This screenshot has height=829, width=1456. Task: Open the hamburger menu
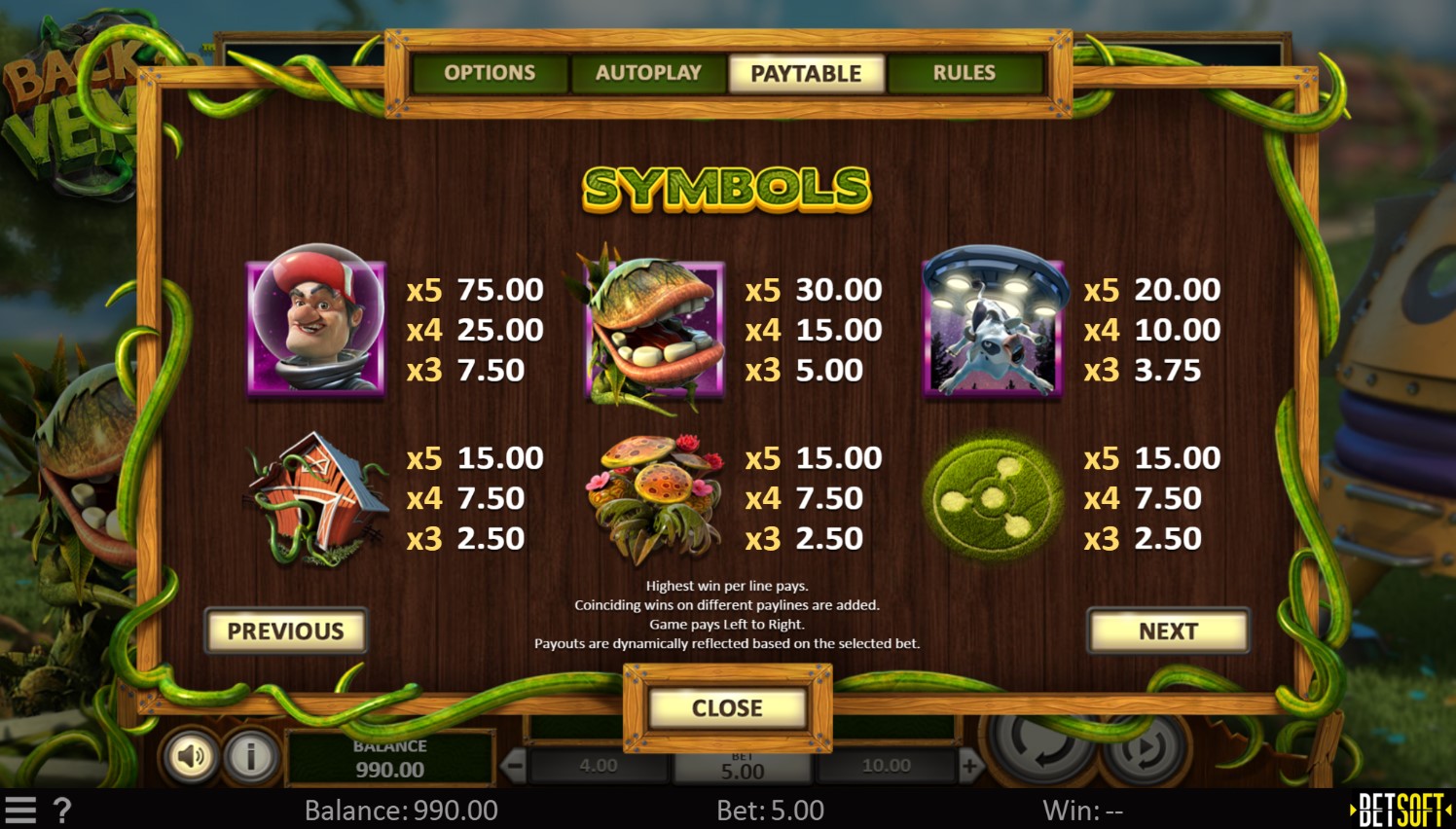click(20, 811)
